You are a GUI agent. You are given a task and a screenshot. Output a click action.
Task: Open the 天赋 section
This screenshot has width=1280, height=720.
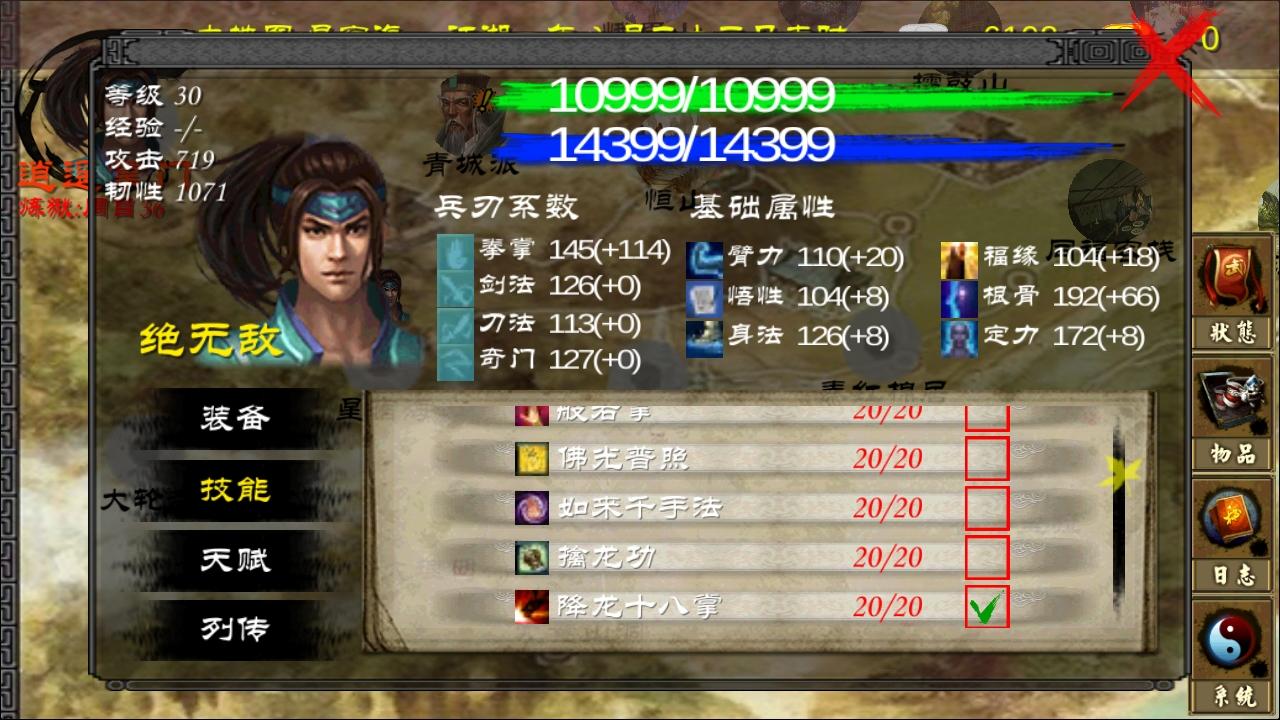pos(235,560)
